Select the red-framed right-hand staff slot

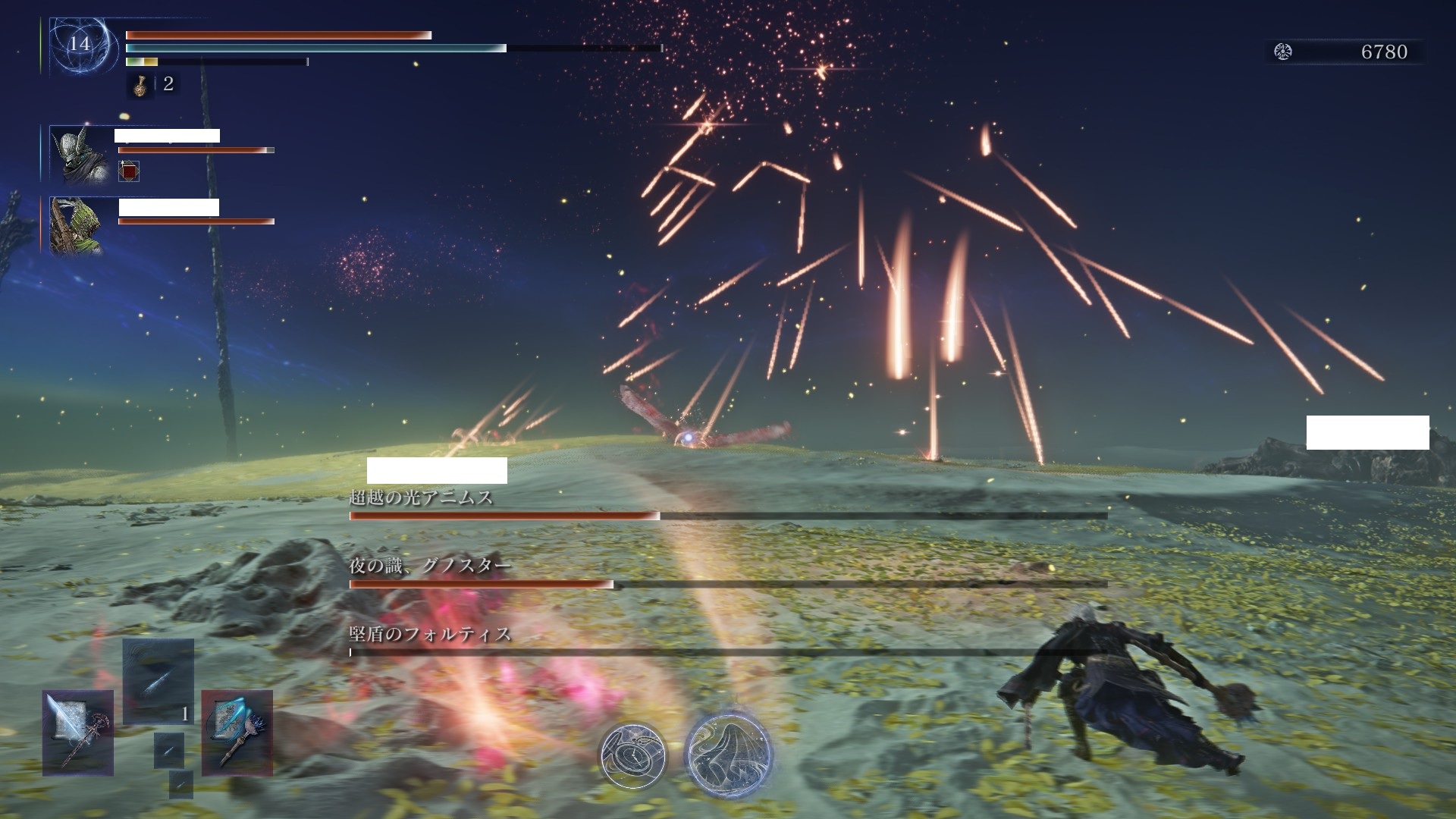click(237, 733)
